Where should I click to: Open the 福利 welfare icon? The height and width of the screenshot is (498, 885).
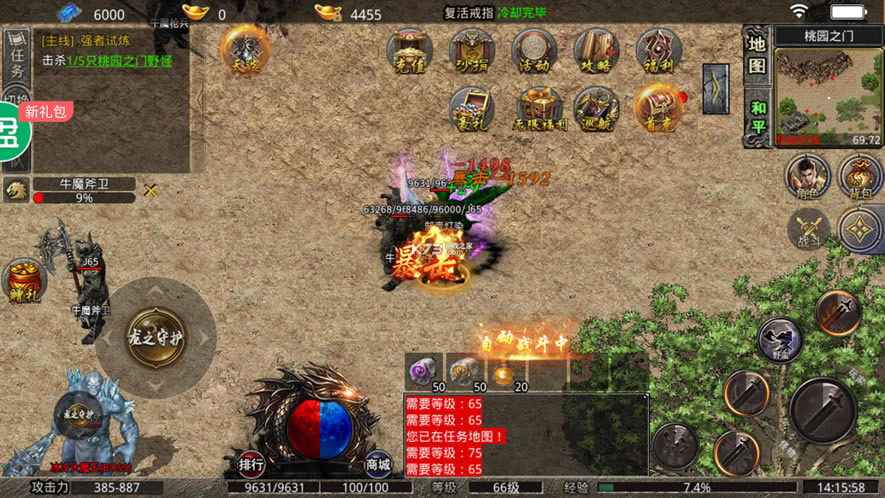pos(658,51)
